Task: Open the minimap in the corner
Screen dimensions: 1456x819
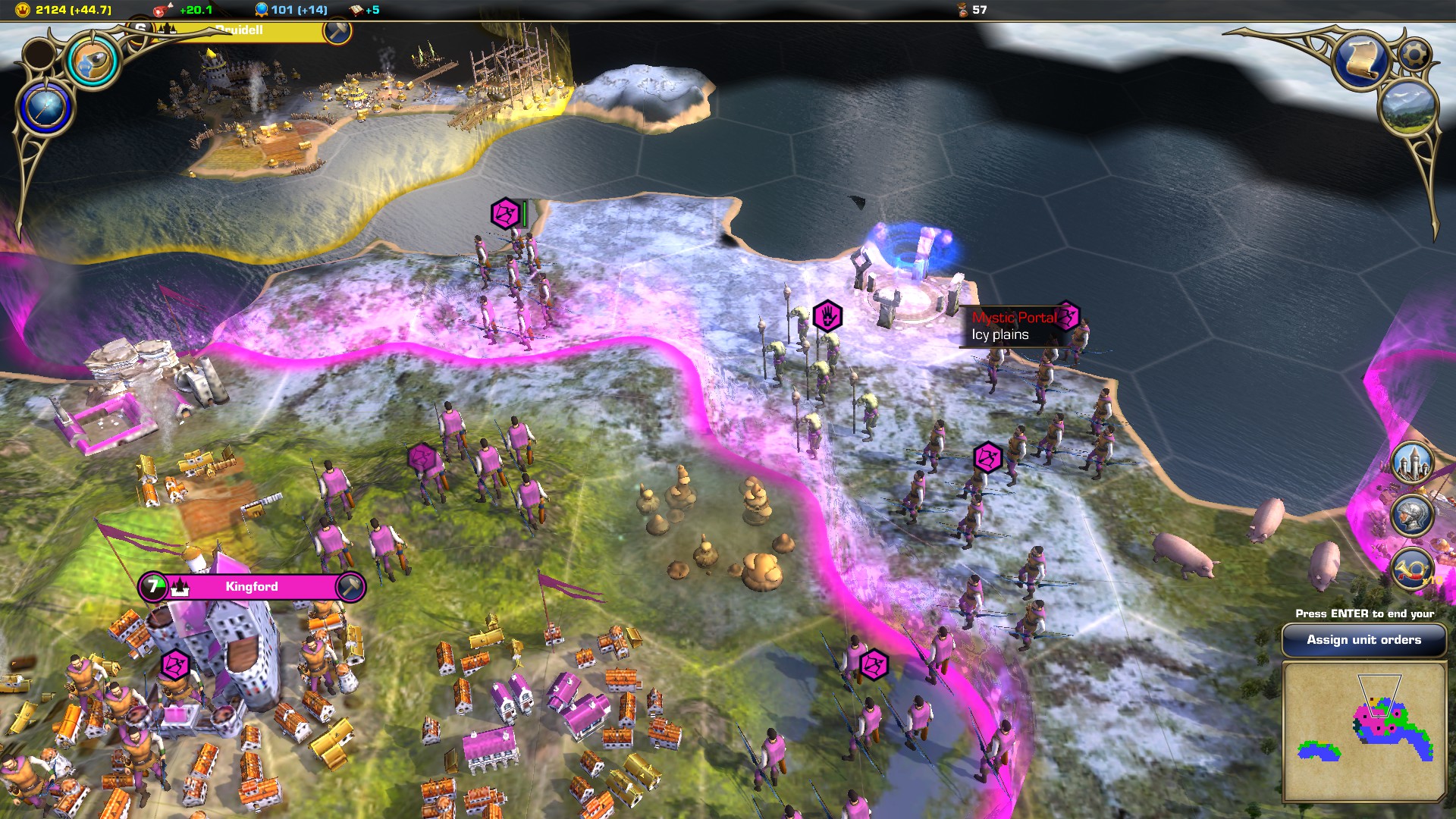Action: click(1363, 731)
